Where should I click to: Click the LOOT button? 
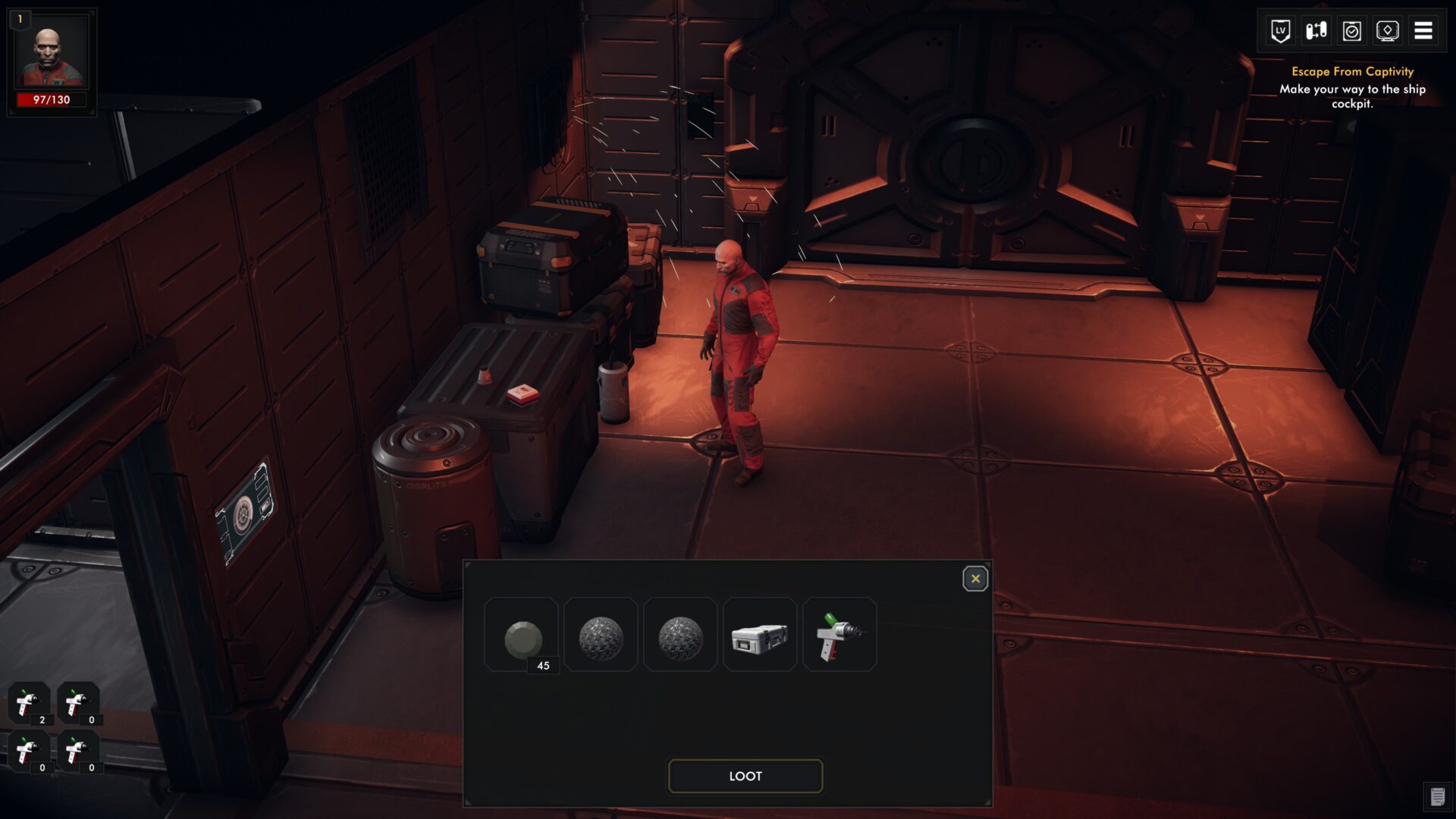click(x=745, y=776)
